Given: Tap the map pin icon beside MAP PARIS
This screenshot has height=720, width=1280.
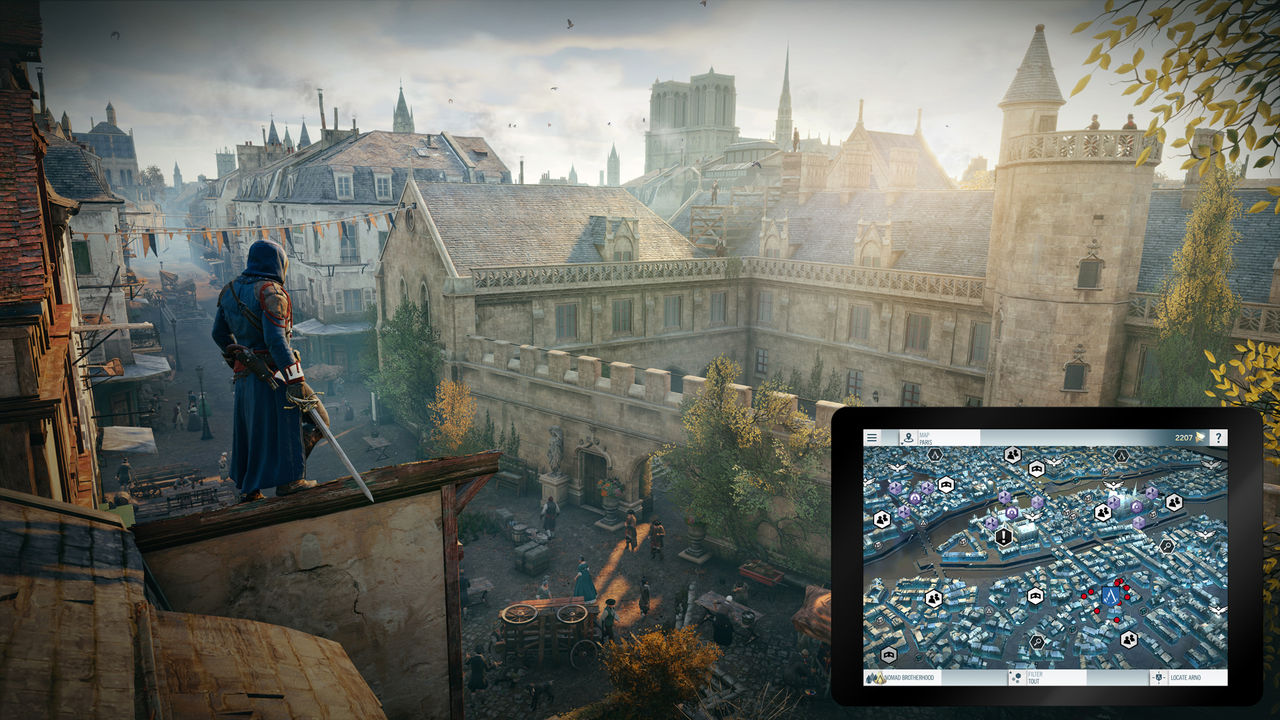Looking at the screenshot, I should pos(909,436).
